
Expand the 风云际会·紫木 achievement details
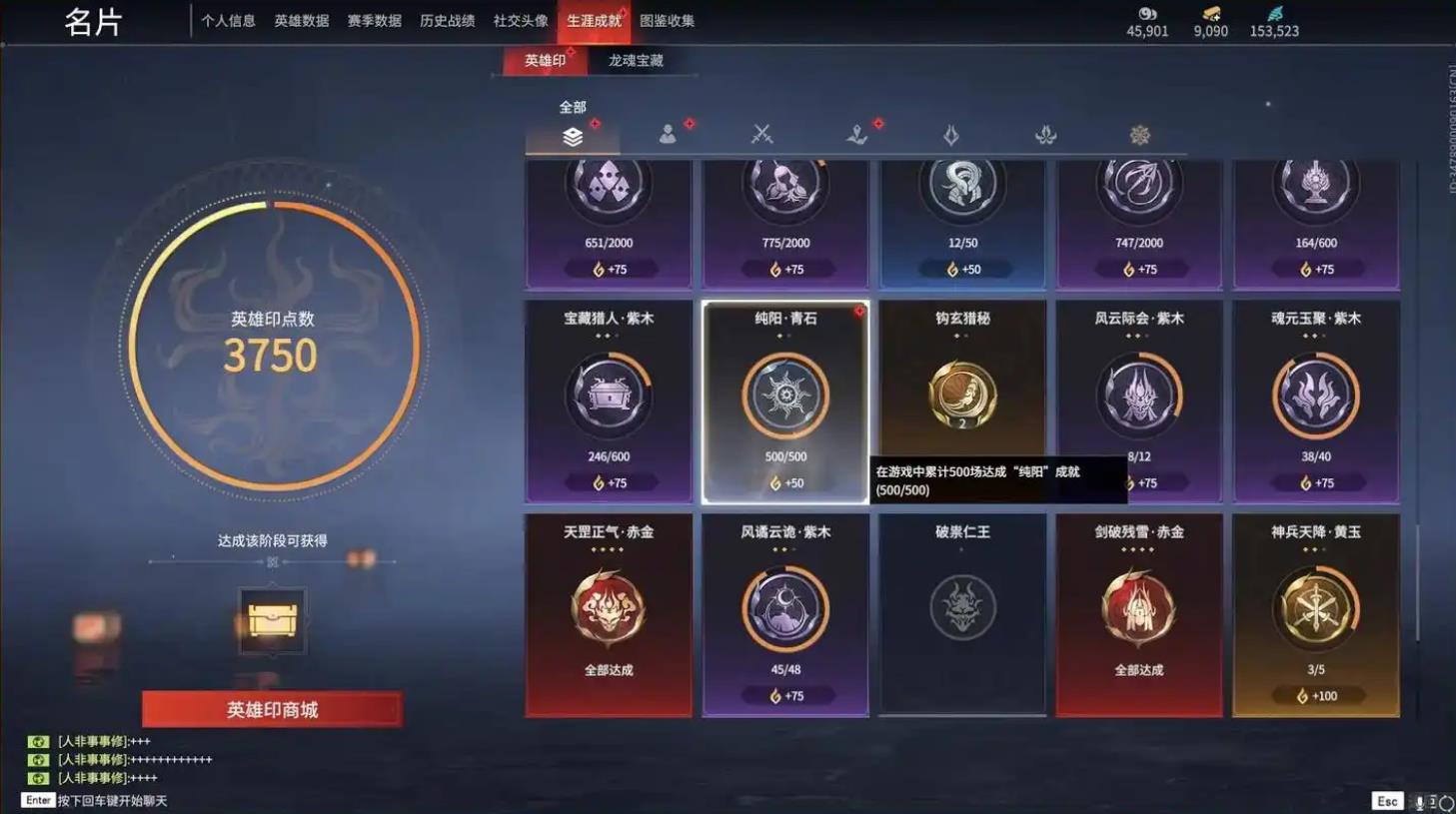pos(1139,395)
